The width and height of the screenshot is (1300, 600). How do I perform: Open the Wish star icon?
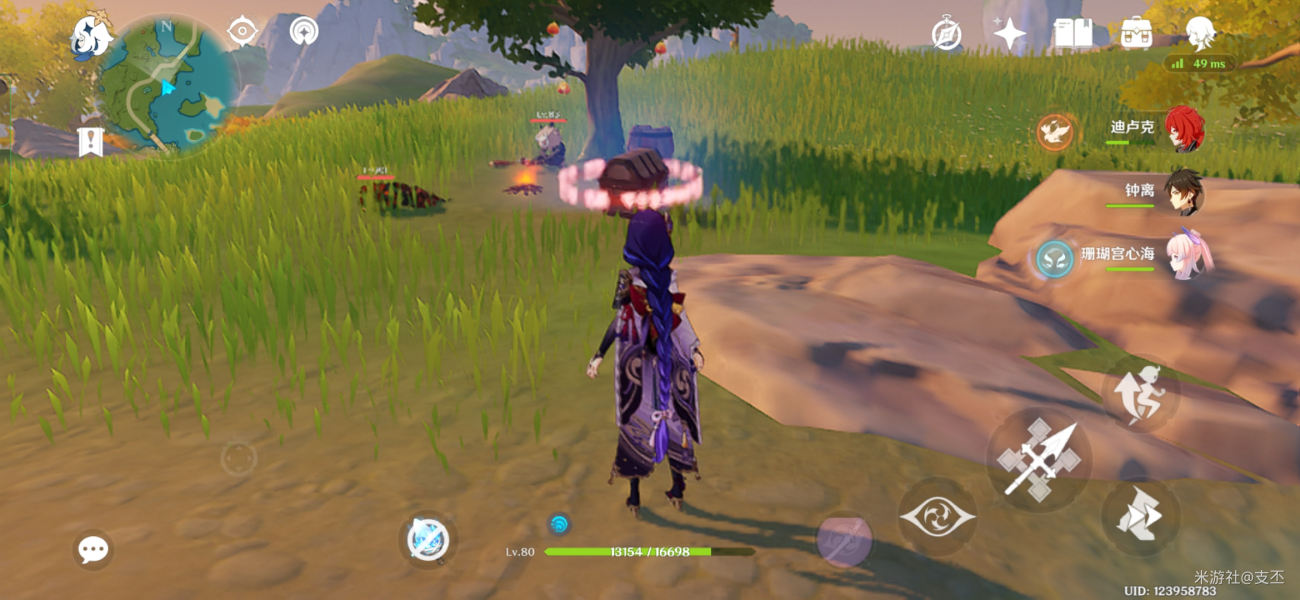pos(1009,35)
